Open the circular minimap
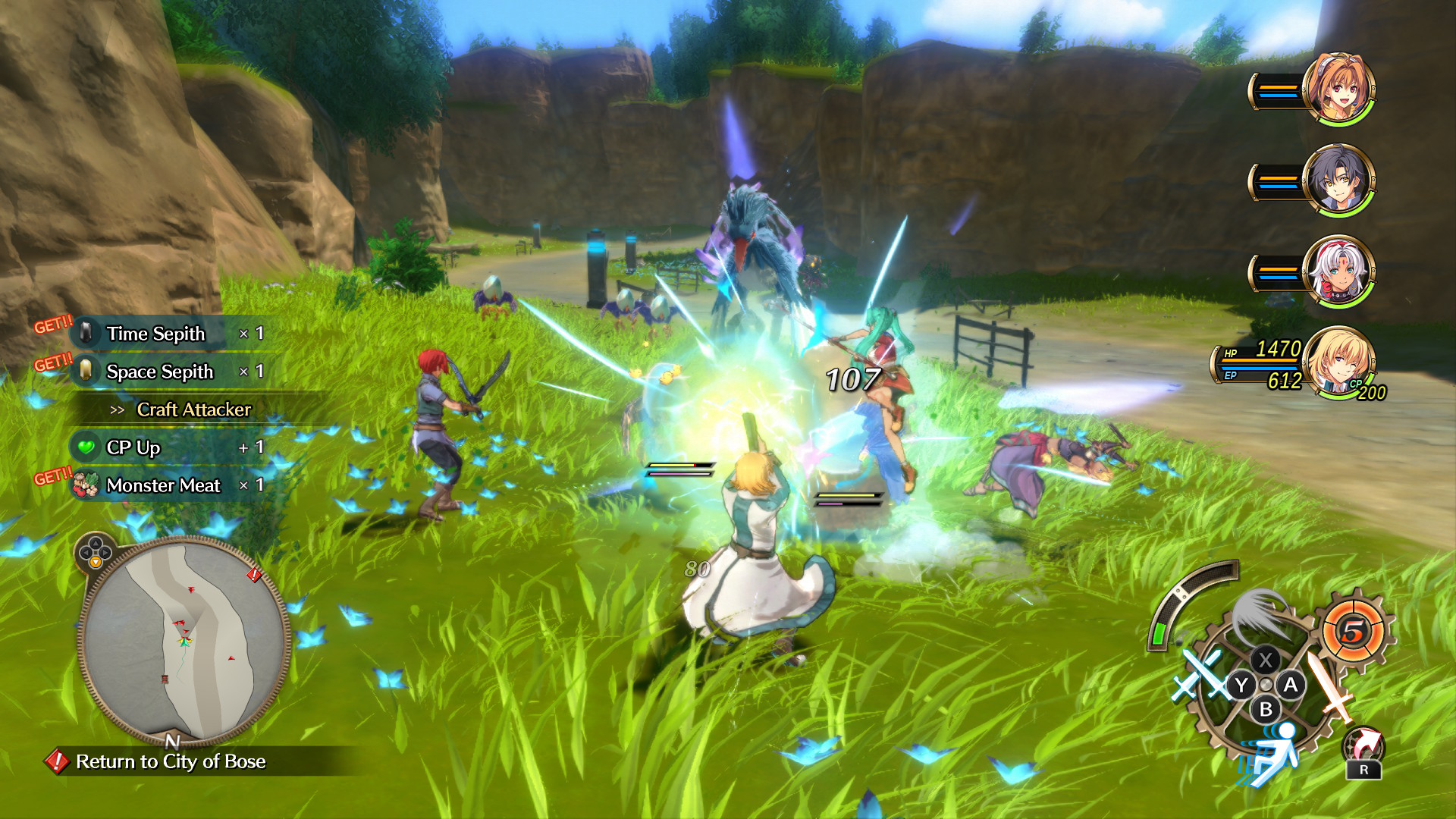 tap(184, 641)
